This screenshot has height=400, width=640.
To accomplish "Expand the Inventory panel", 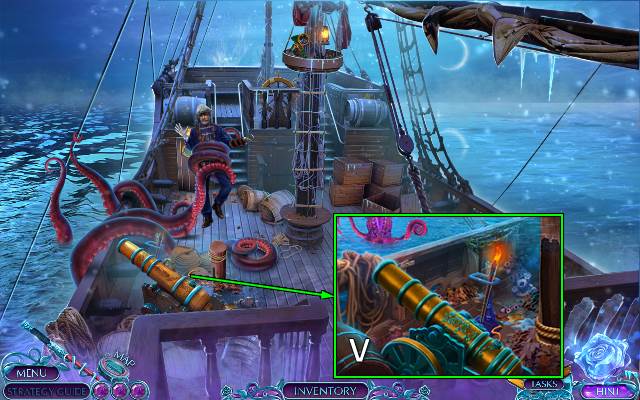I will point(325,390).
